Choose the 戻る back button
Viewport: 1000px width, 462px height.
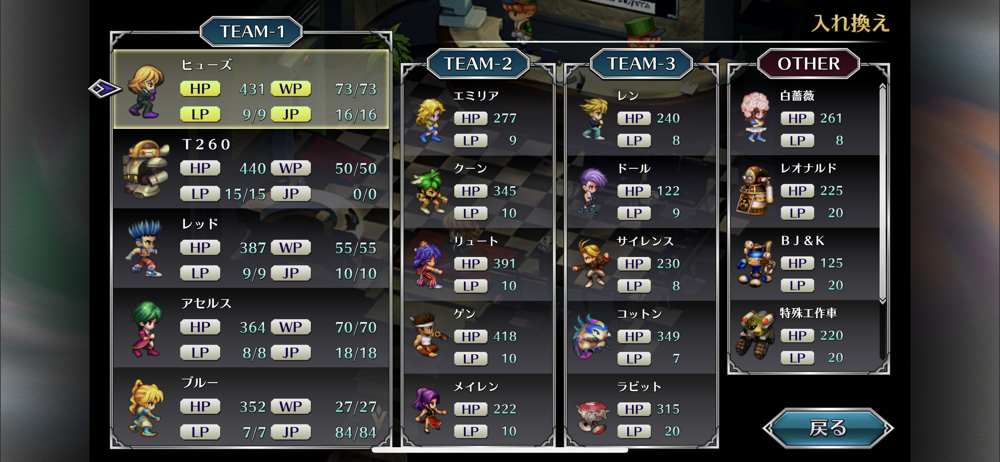(827, 428)
